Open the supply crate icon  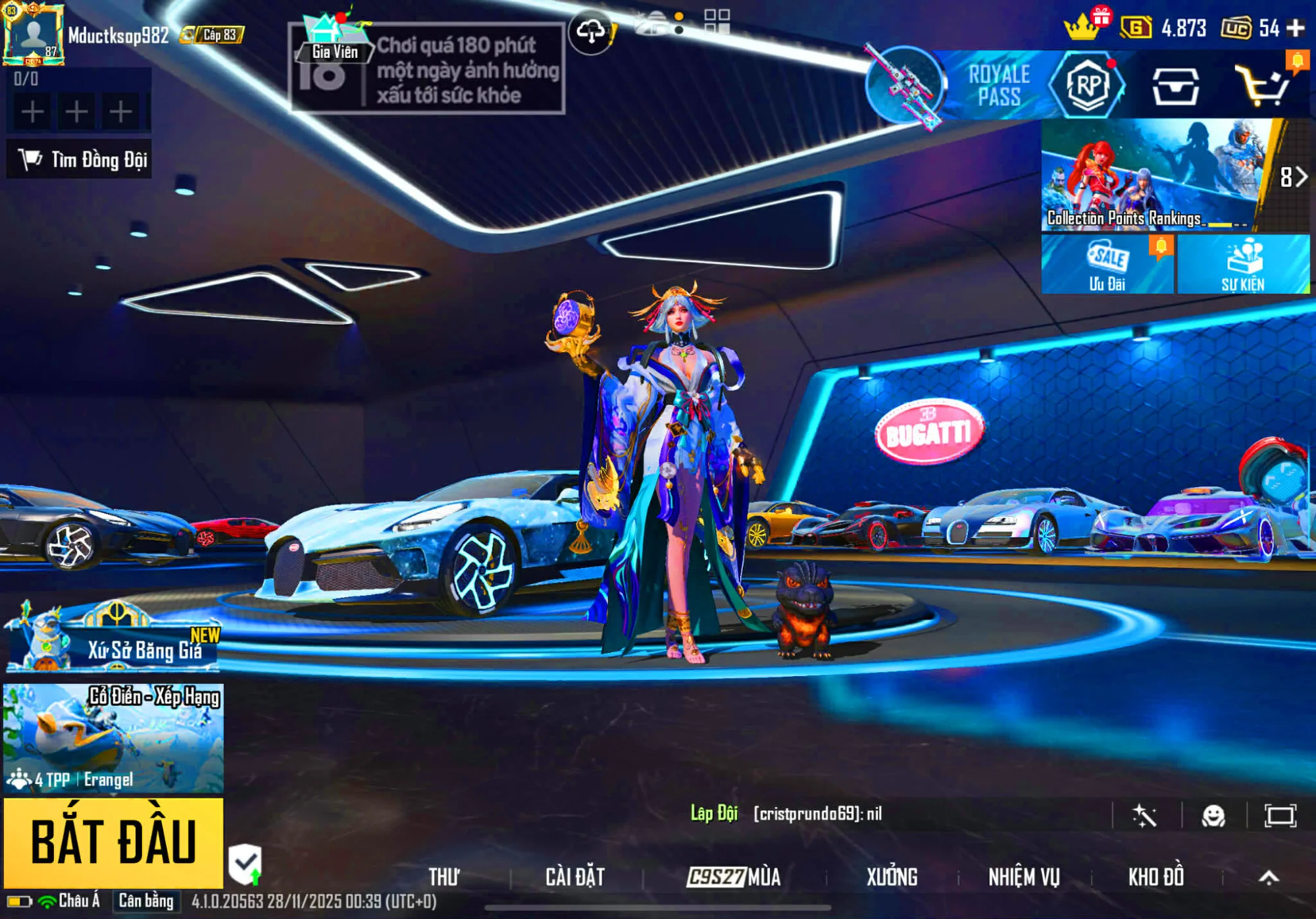(x=1175, y=86)
